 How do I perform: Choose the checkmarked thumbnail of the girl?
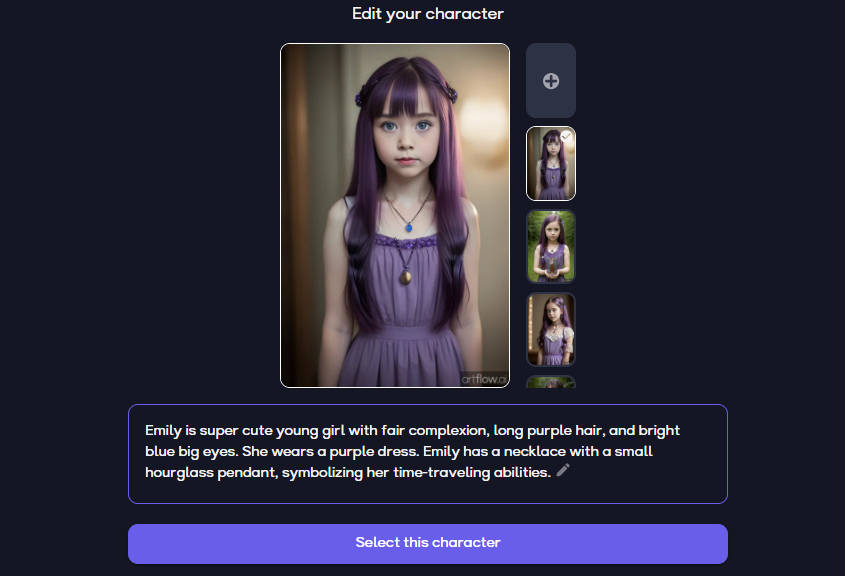551,163
